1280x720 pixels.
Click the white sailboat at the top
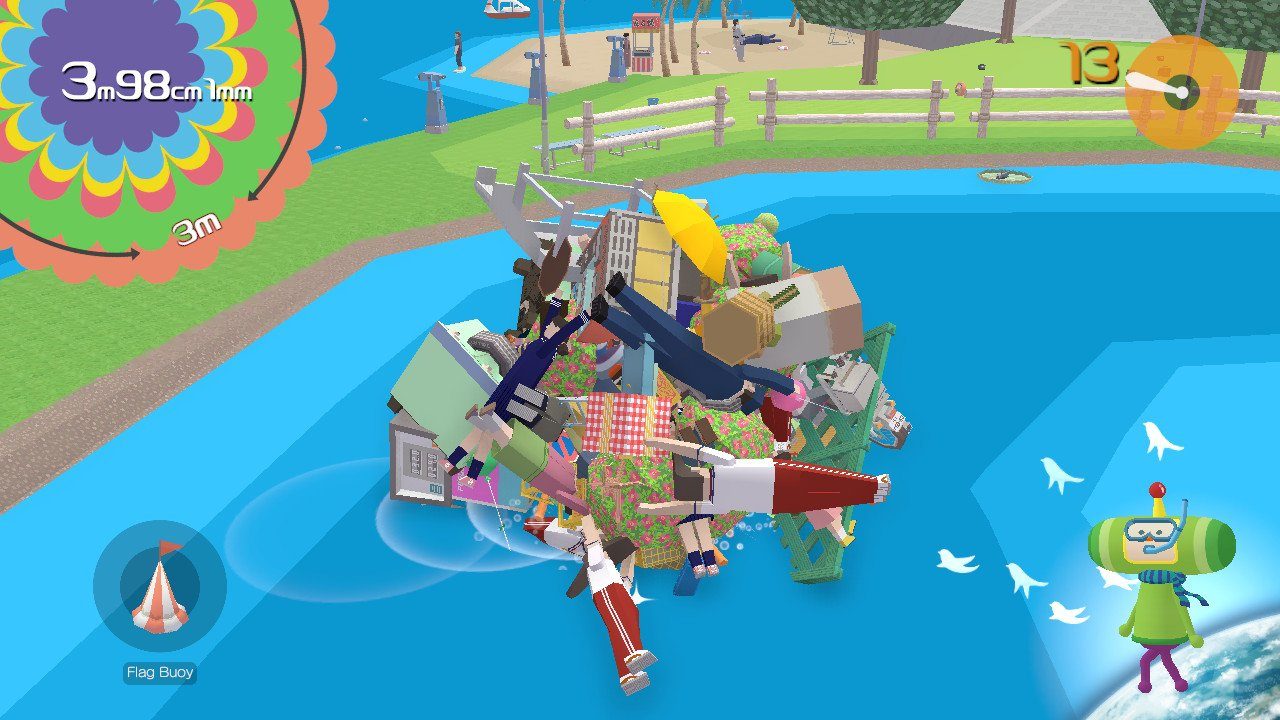point(505,10)
